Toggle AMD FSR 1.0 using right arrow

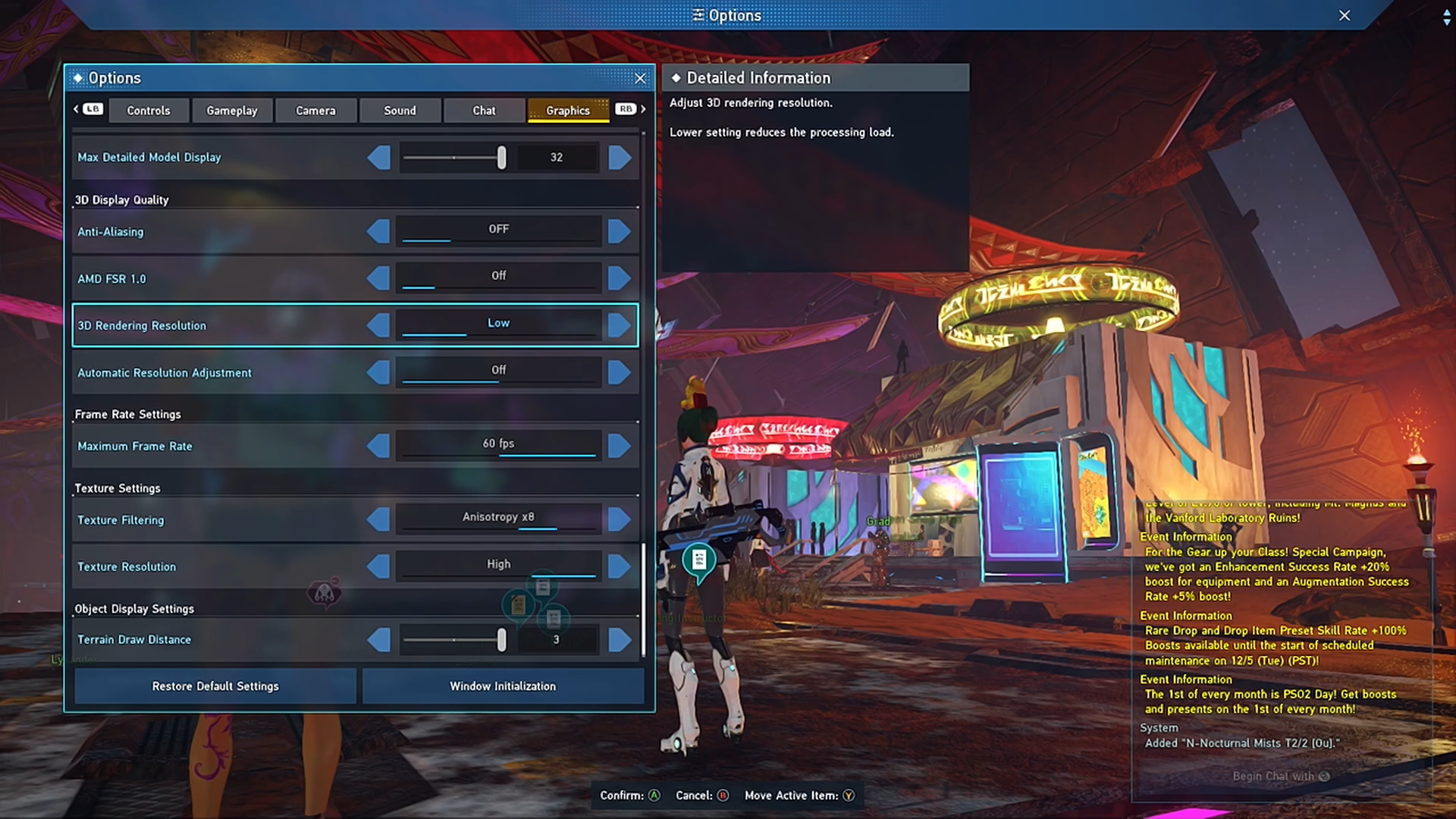pos(619,278)
